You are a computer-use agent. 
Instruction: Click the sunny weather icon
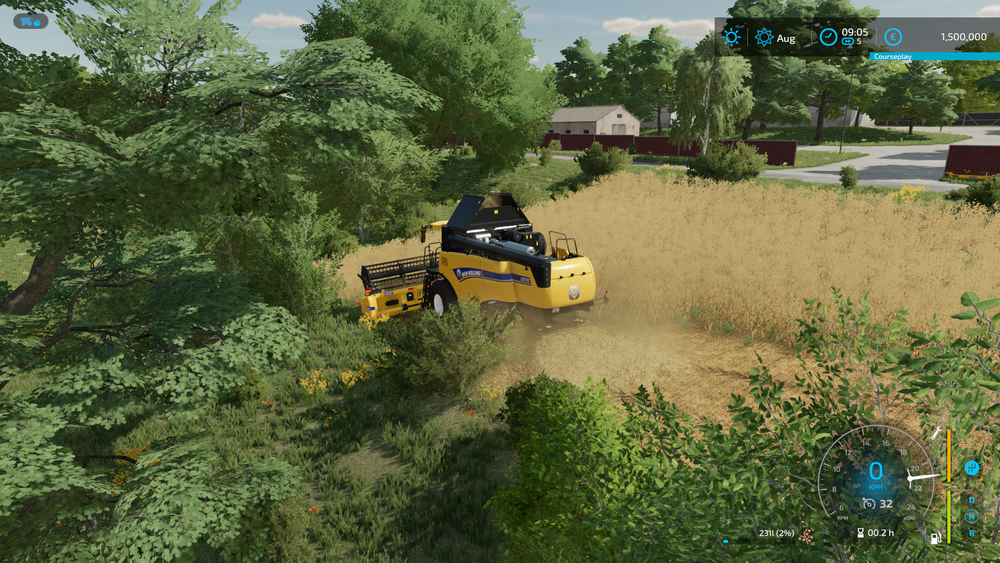click(732, 37)
